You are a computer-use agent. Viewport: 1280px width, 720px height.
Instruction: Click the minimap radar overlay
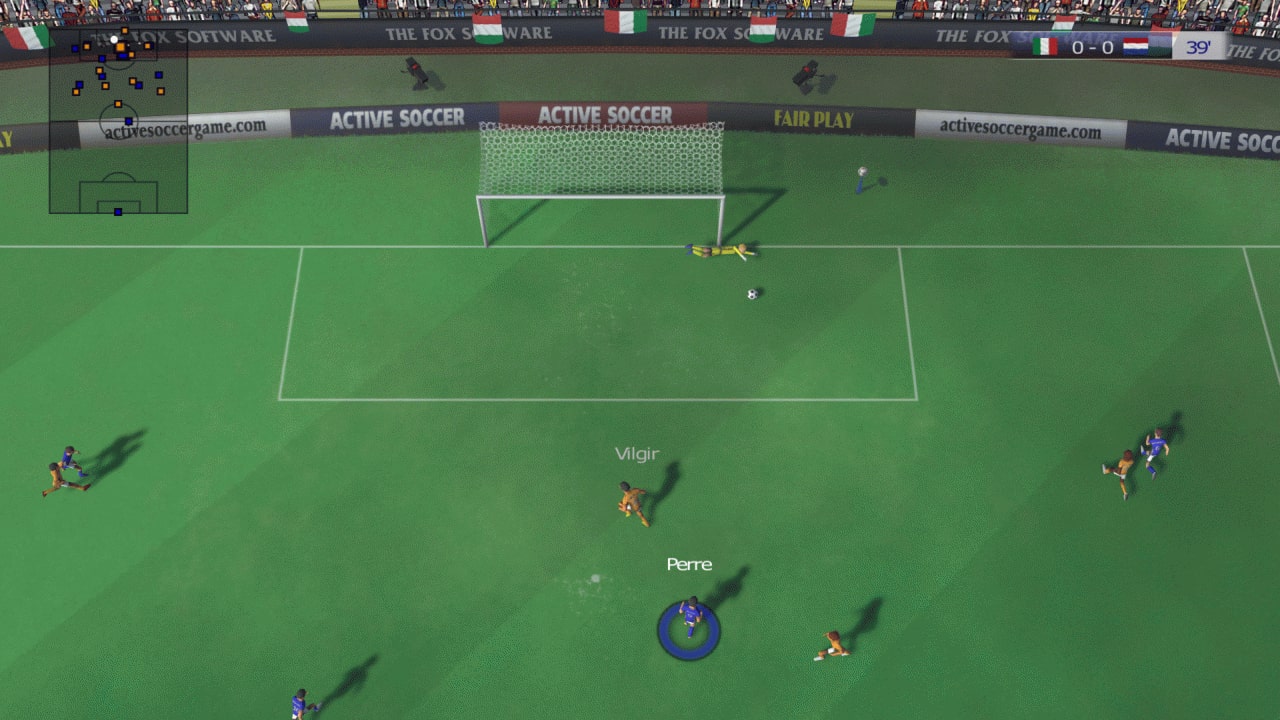[x=117, y=120]
